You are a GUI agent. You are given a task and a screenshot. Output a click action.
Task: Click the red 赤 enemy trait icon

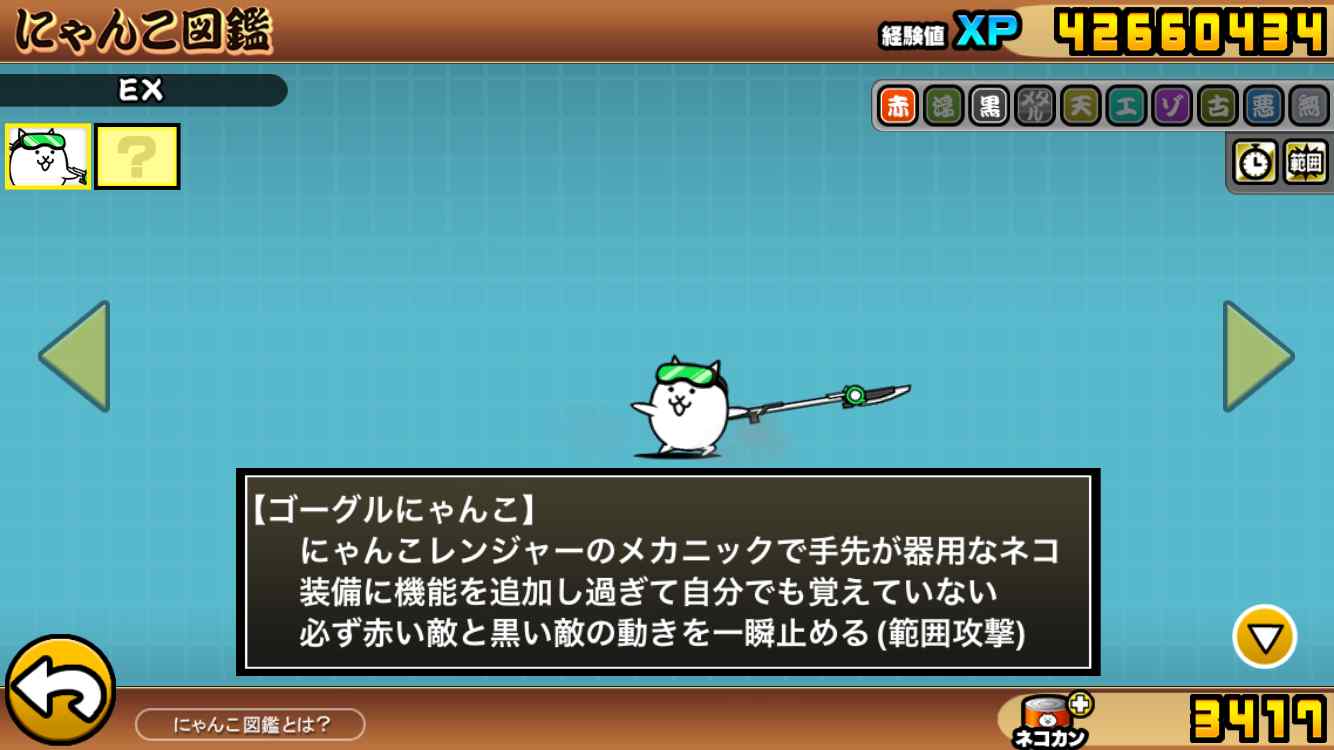898,106
